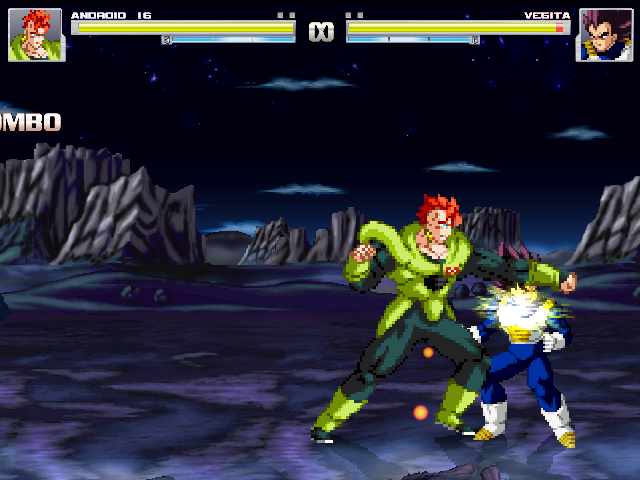Click Android 16's character portrait
The height and width of the screenshot is (480, 640).
[x=36, y=35]
